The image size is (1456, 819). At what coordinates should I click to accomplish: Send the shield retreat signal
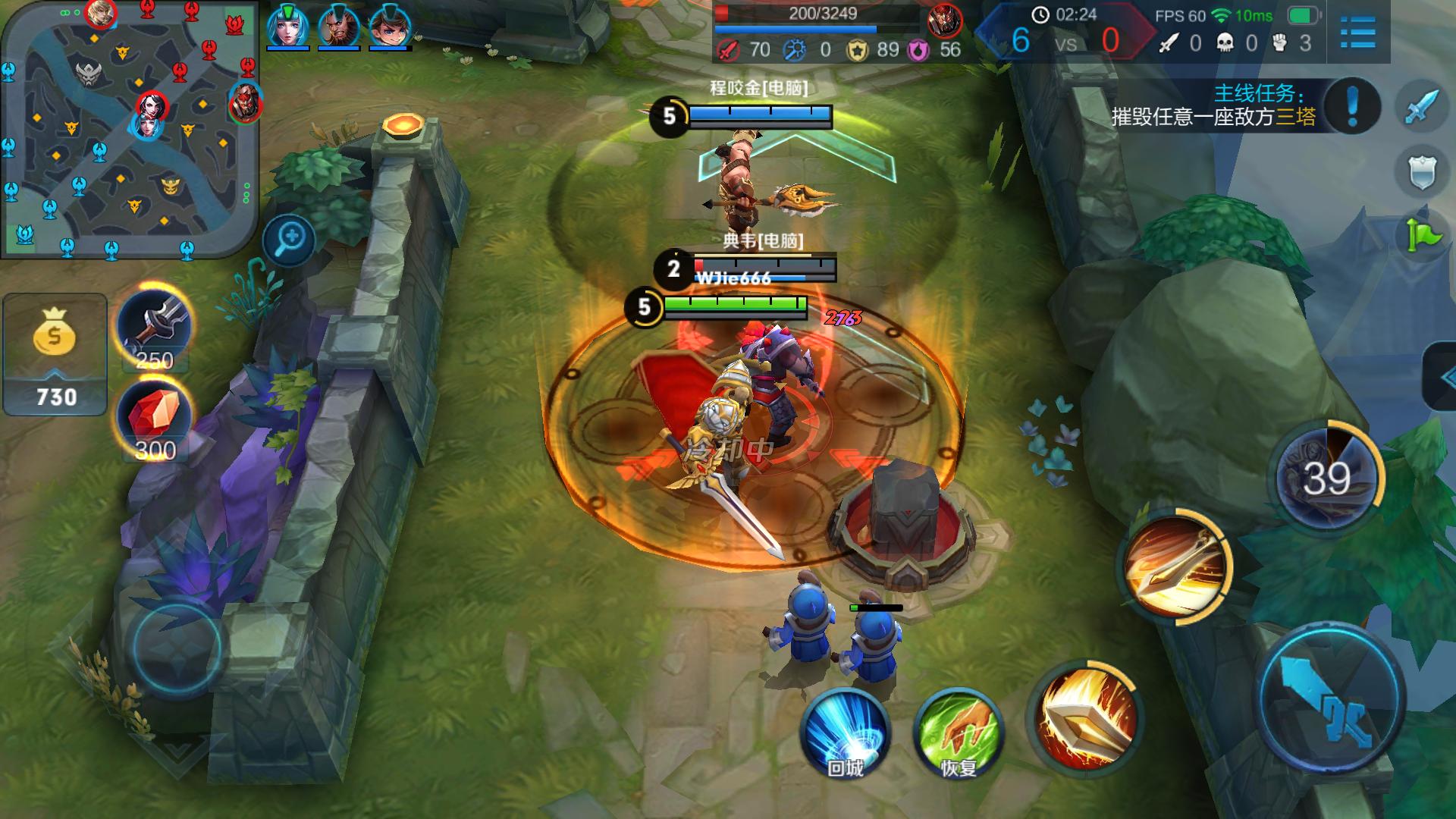coord(1422,172)
